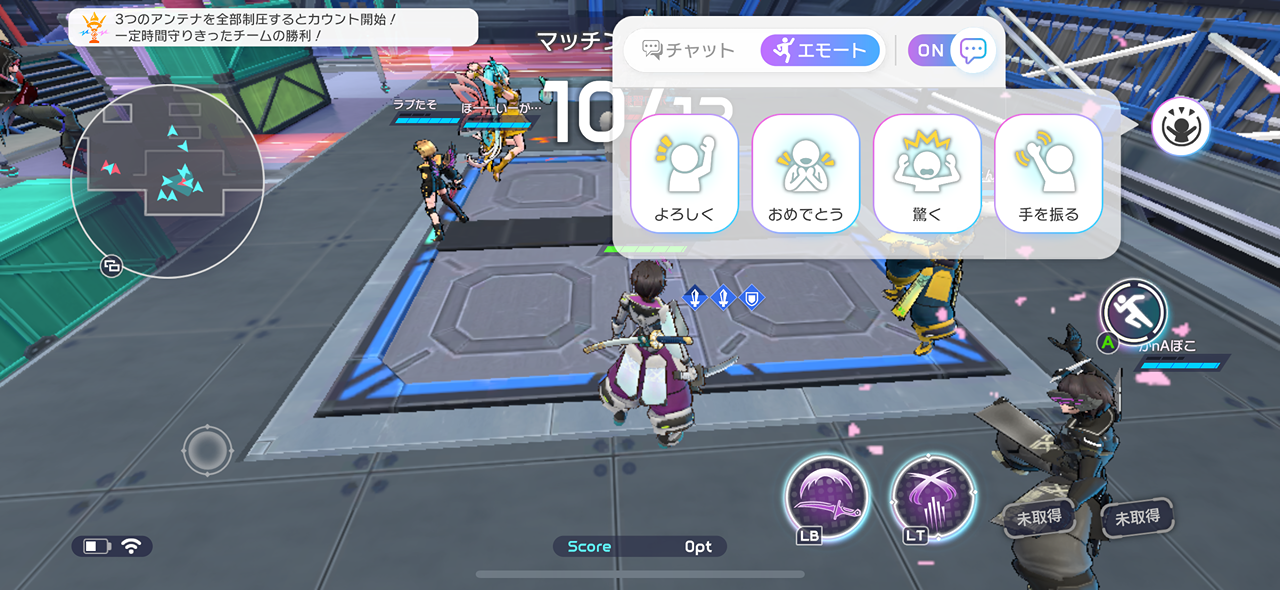The width and height of the screenshot is (1280, 590).
Task: Send the よろしく emote
Action: 685,173
